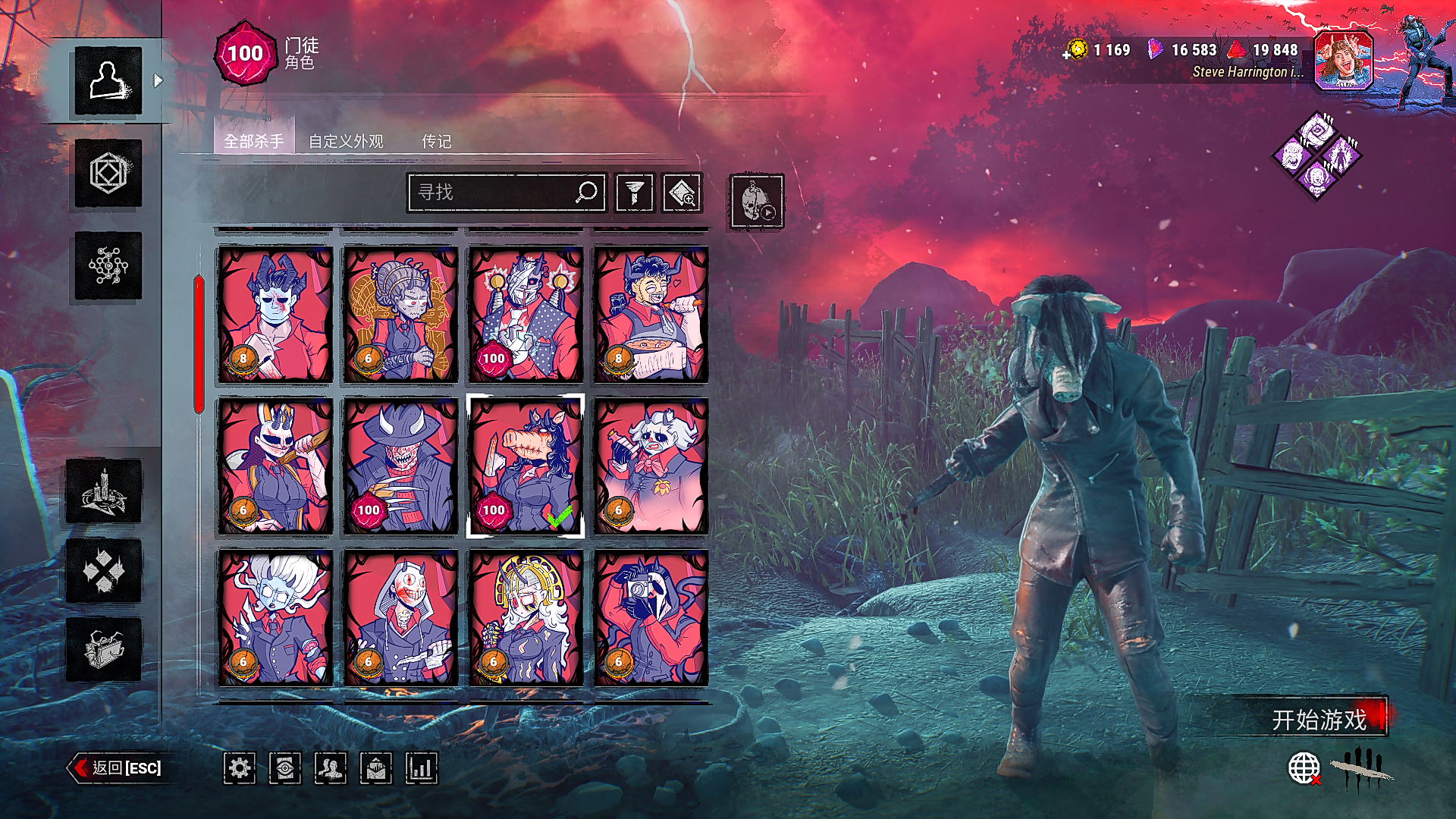Screen dimensions: 1456x819
Task: Open settings with the gear icon
Action: point(240,769)
